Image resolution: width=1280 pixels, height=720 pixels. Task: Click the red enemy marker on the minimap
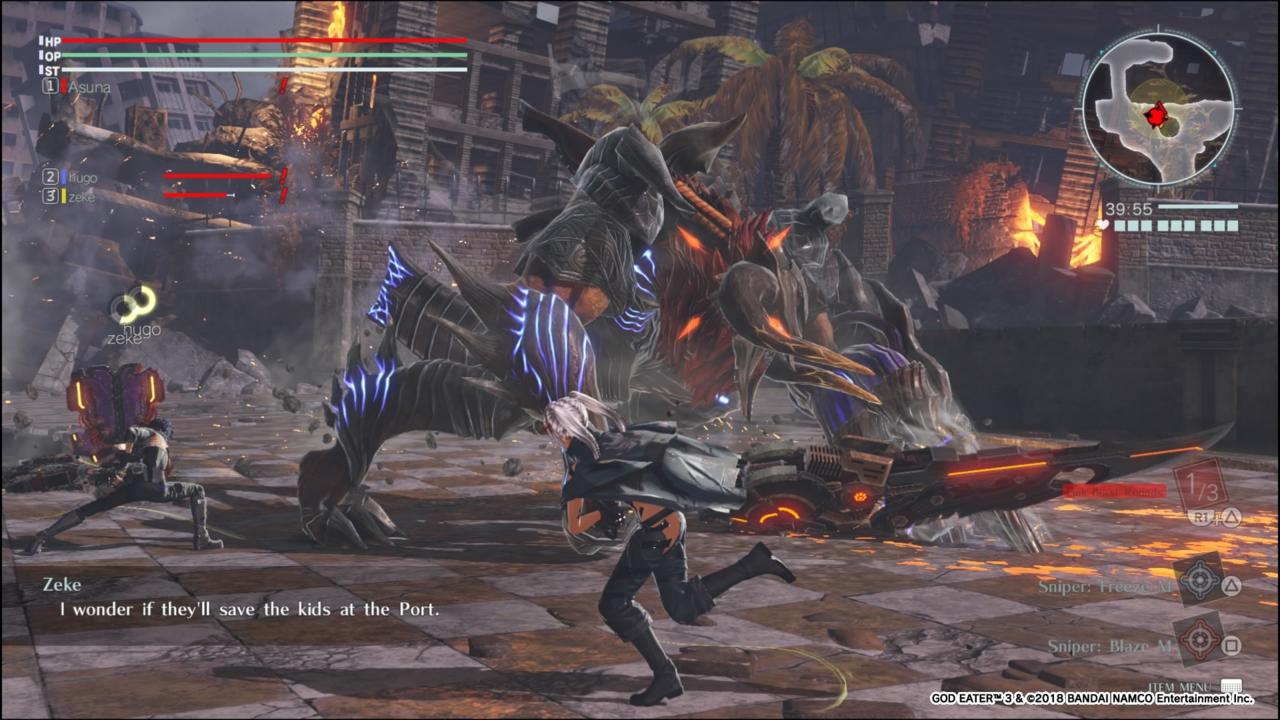click(x=1157, y=115)
